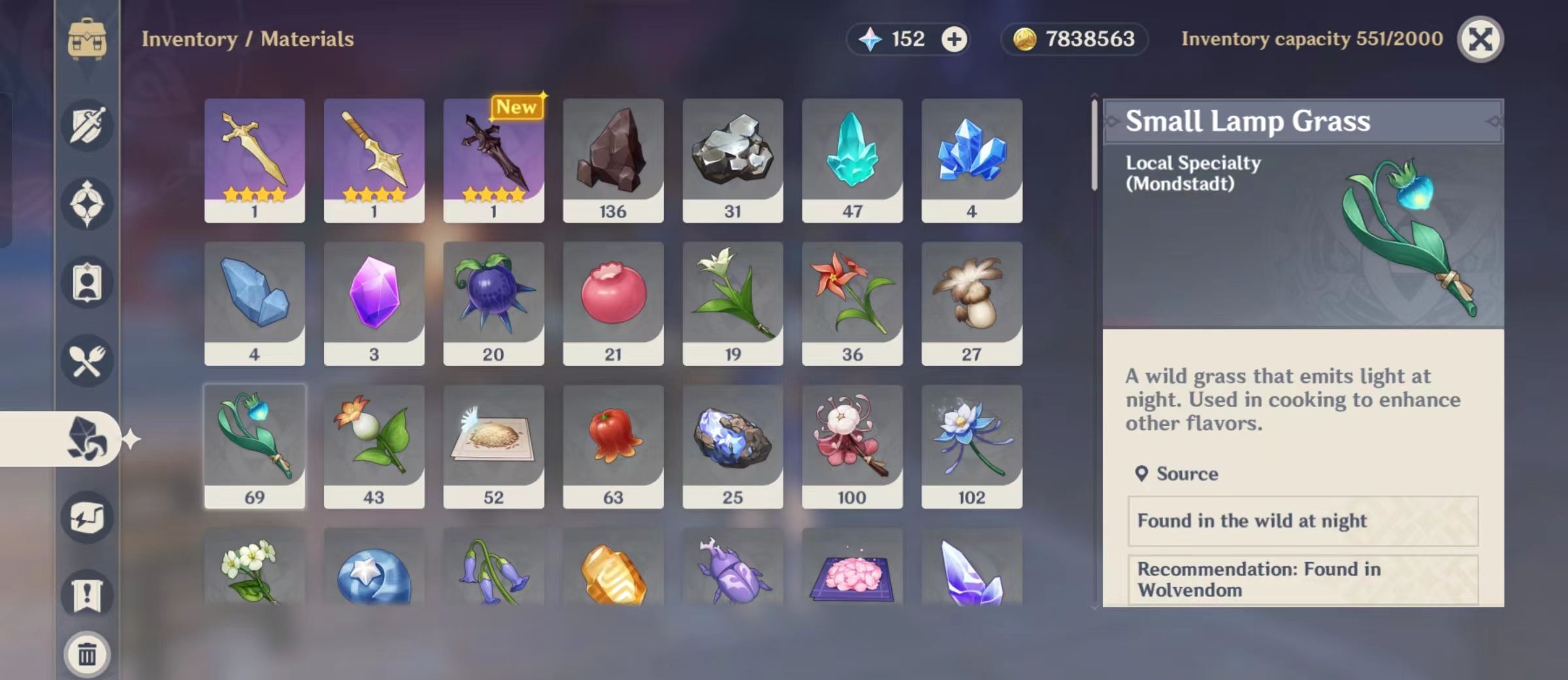Select the Qingxin flower with count 102

(x=972, y=446)
